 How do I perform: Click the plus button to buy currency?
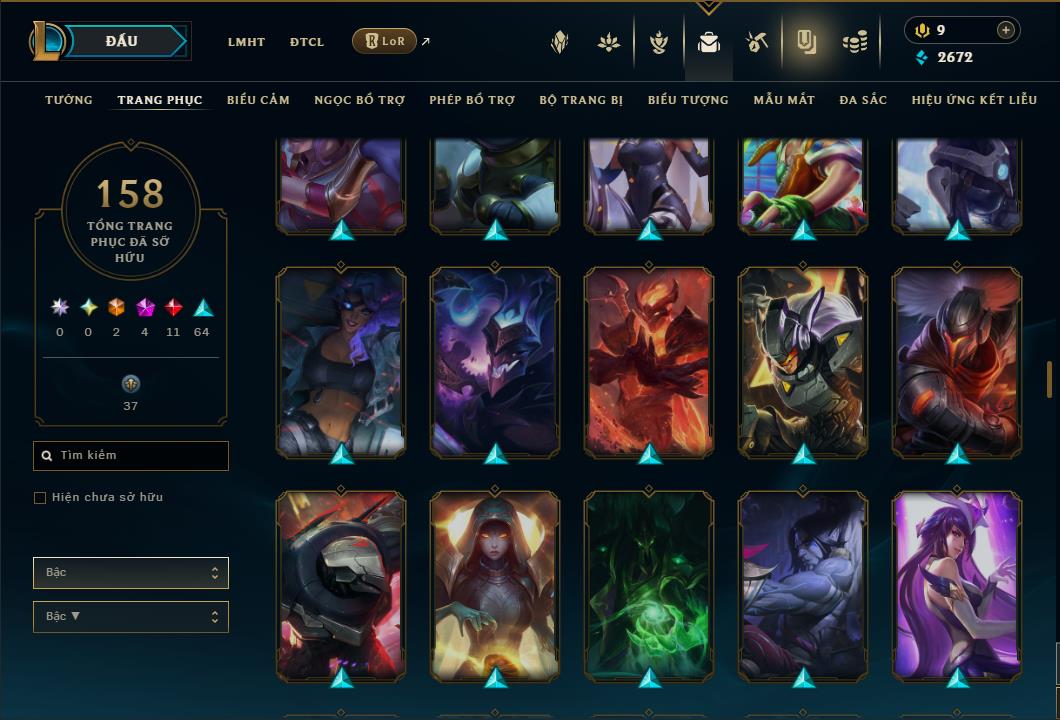1006,30
